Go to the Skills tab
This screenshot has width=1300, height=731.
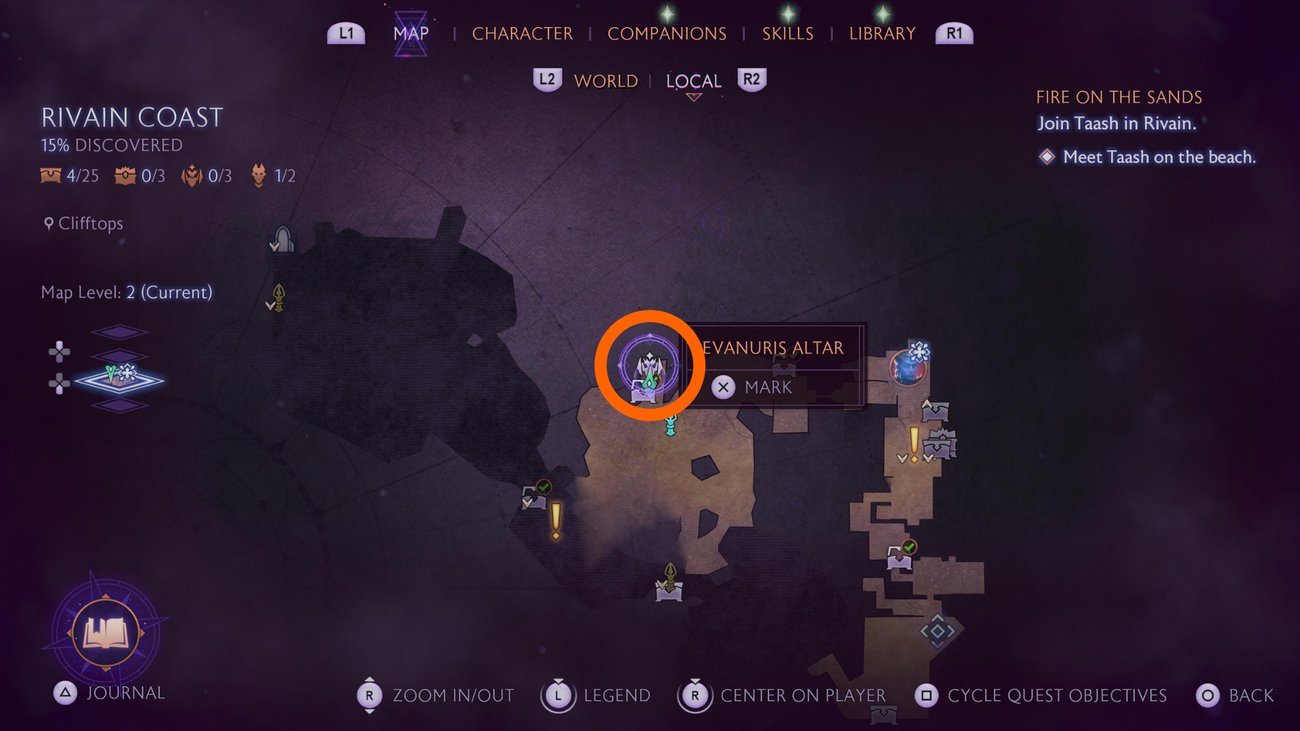788,33
